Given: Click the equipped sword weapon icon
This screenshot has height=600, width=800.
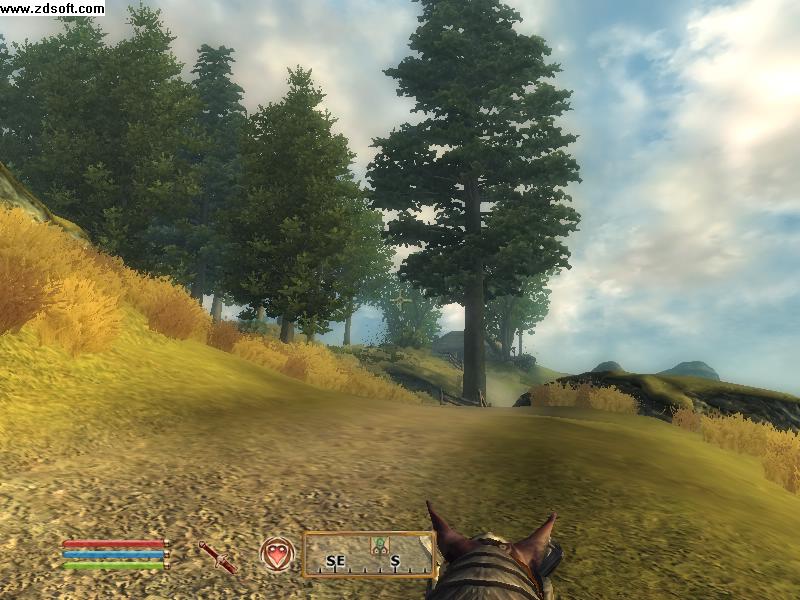Looking at the screenshot, I should 217,556.
